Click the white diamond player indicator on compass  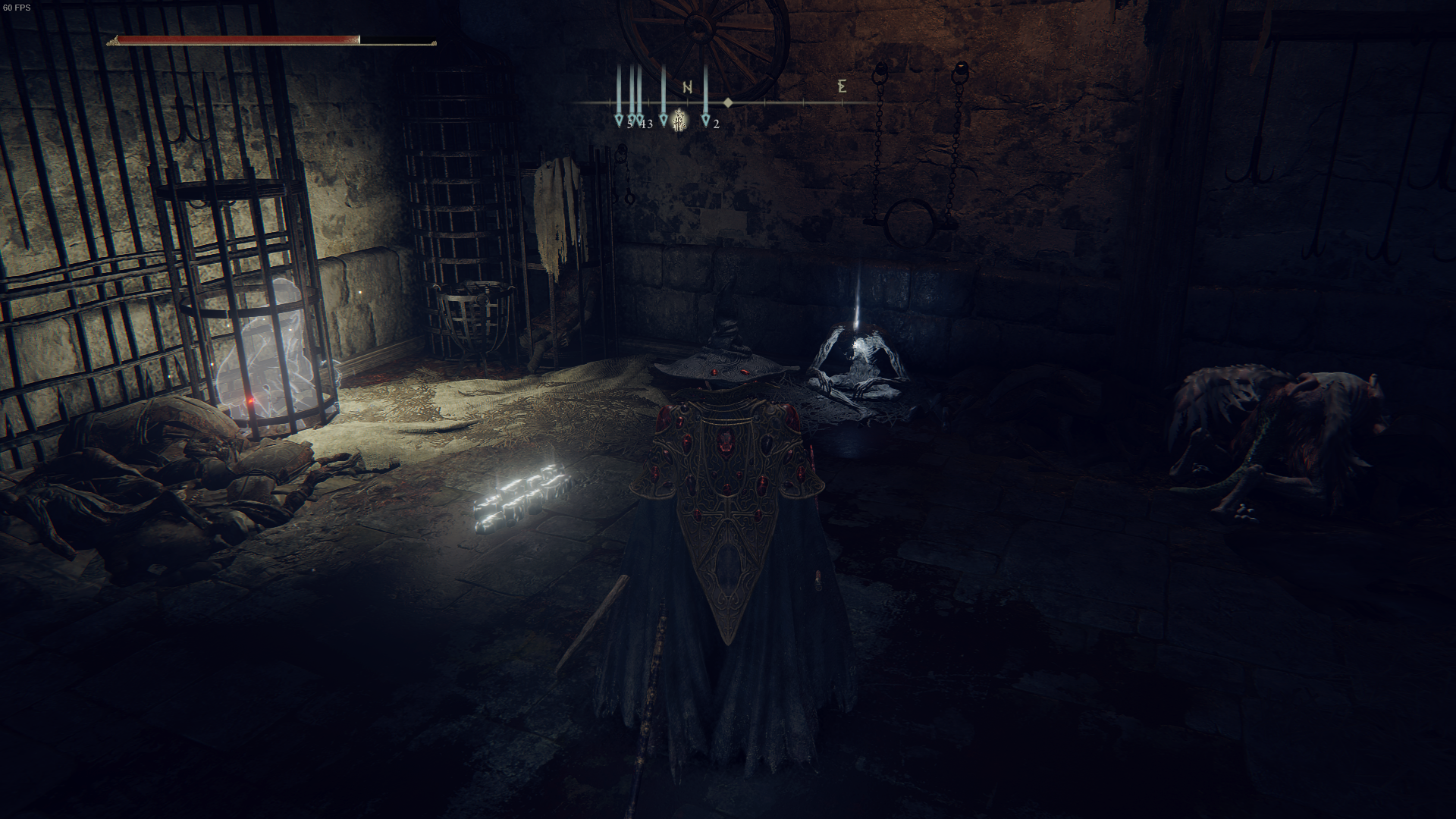point(728,102)
